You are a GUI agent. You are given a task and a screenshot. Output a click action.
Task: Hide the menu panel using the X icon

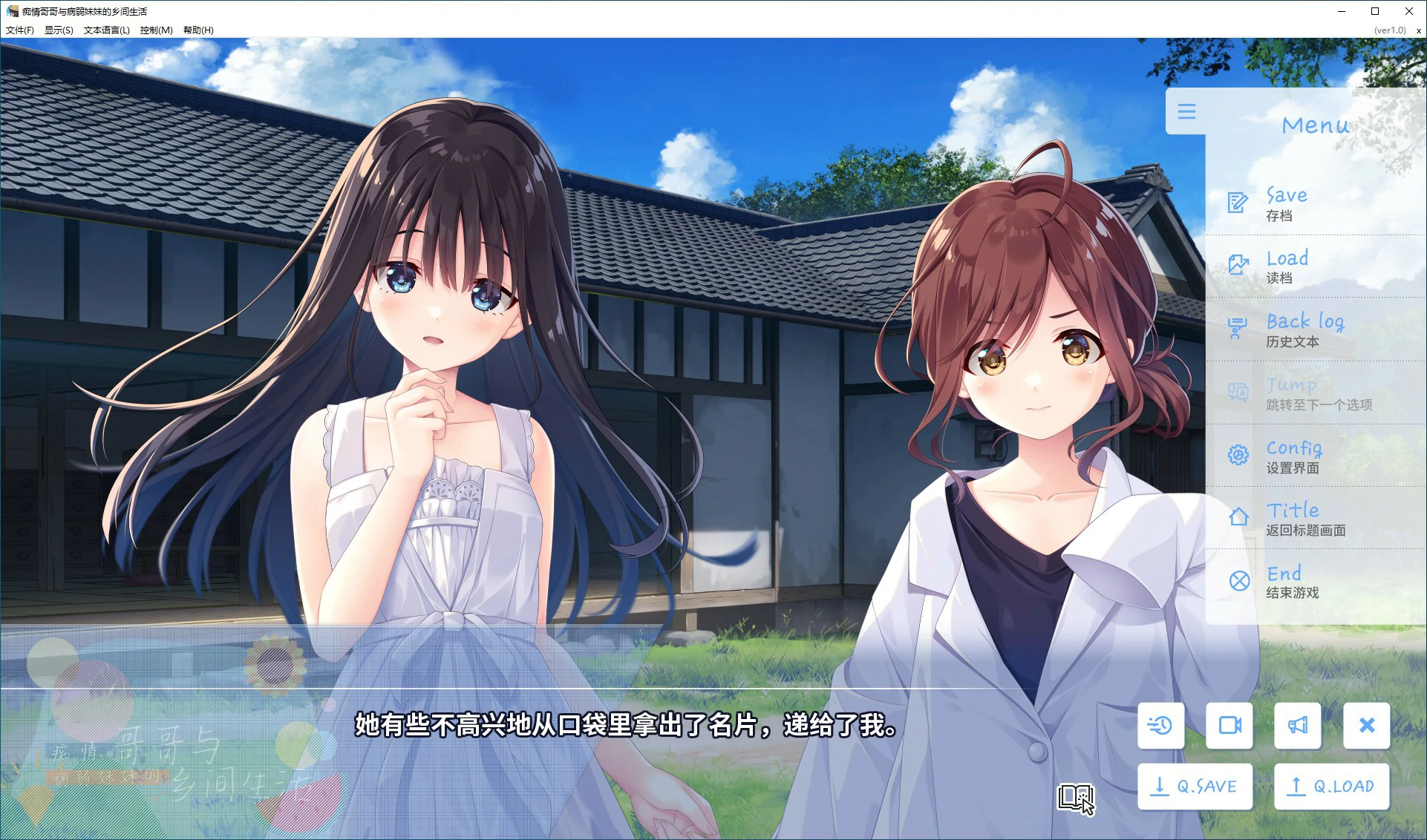click(1366, 726)
